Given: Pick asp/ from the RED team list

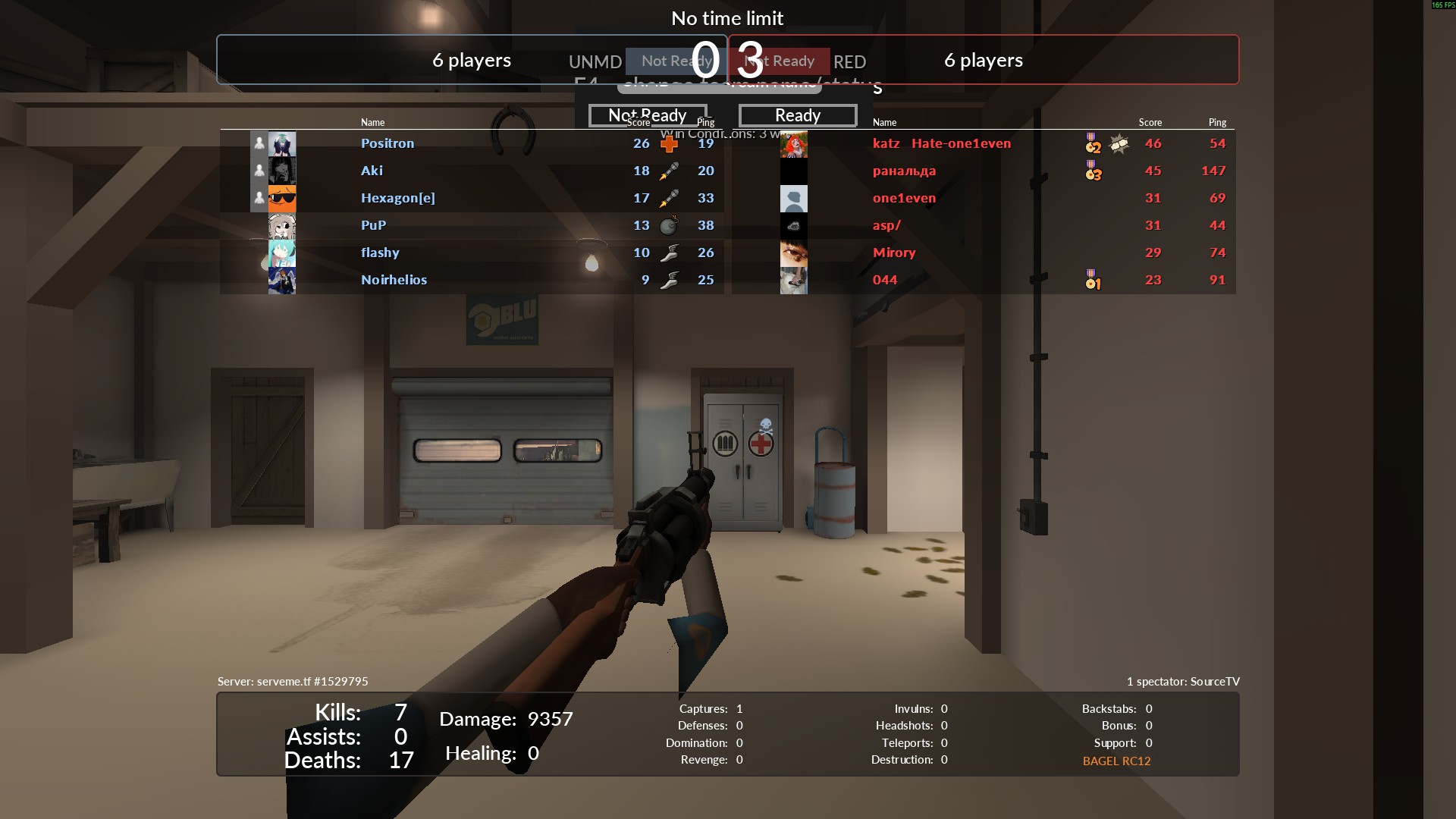Looking at the screenshot, I should [x=886, y=225].
